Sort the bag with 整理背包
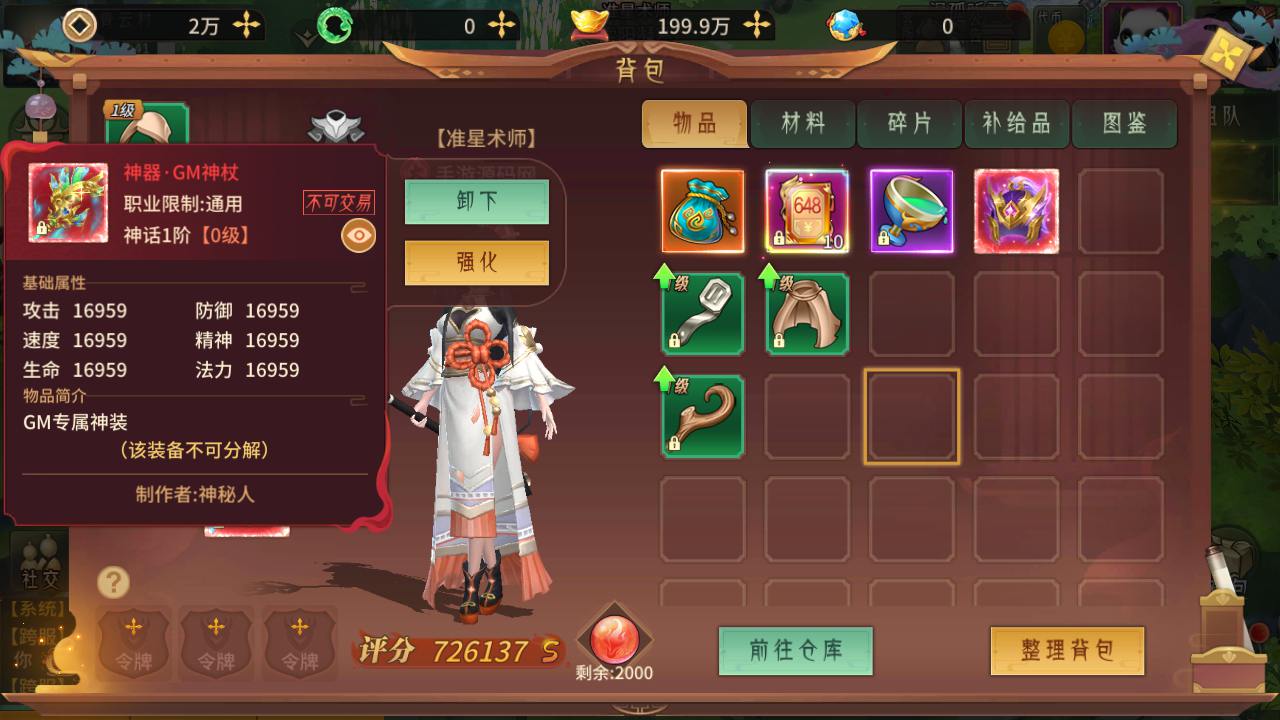Screen dimensions: 1280x720 1067,651
